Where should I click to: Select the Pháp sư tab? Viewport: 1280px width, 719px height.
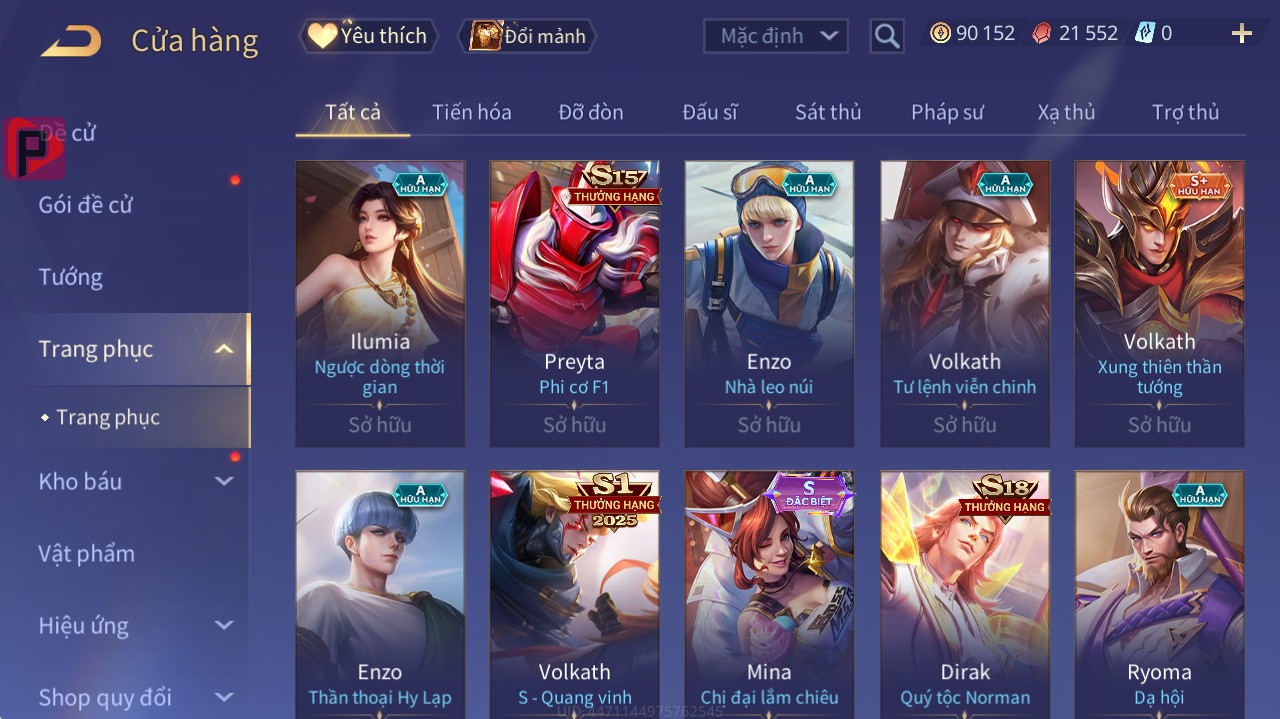pyautogui.click(x=947, y=112)
